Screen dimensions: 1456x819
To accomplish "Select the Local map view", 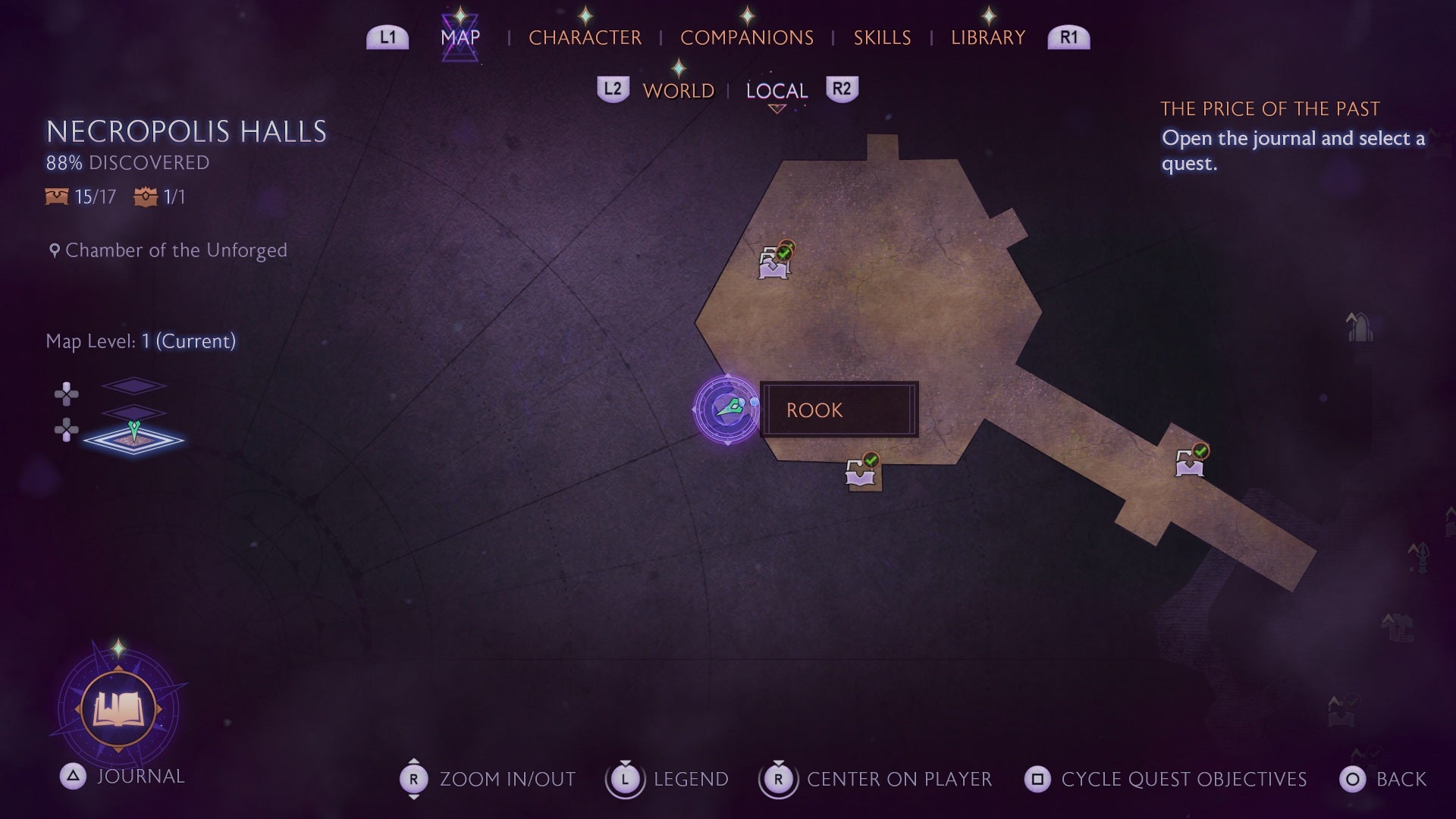I will tap(777, 91).
